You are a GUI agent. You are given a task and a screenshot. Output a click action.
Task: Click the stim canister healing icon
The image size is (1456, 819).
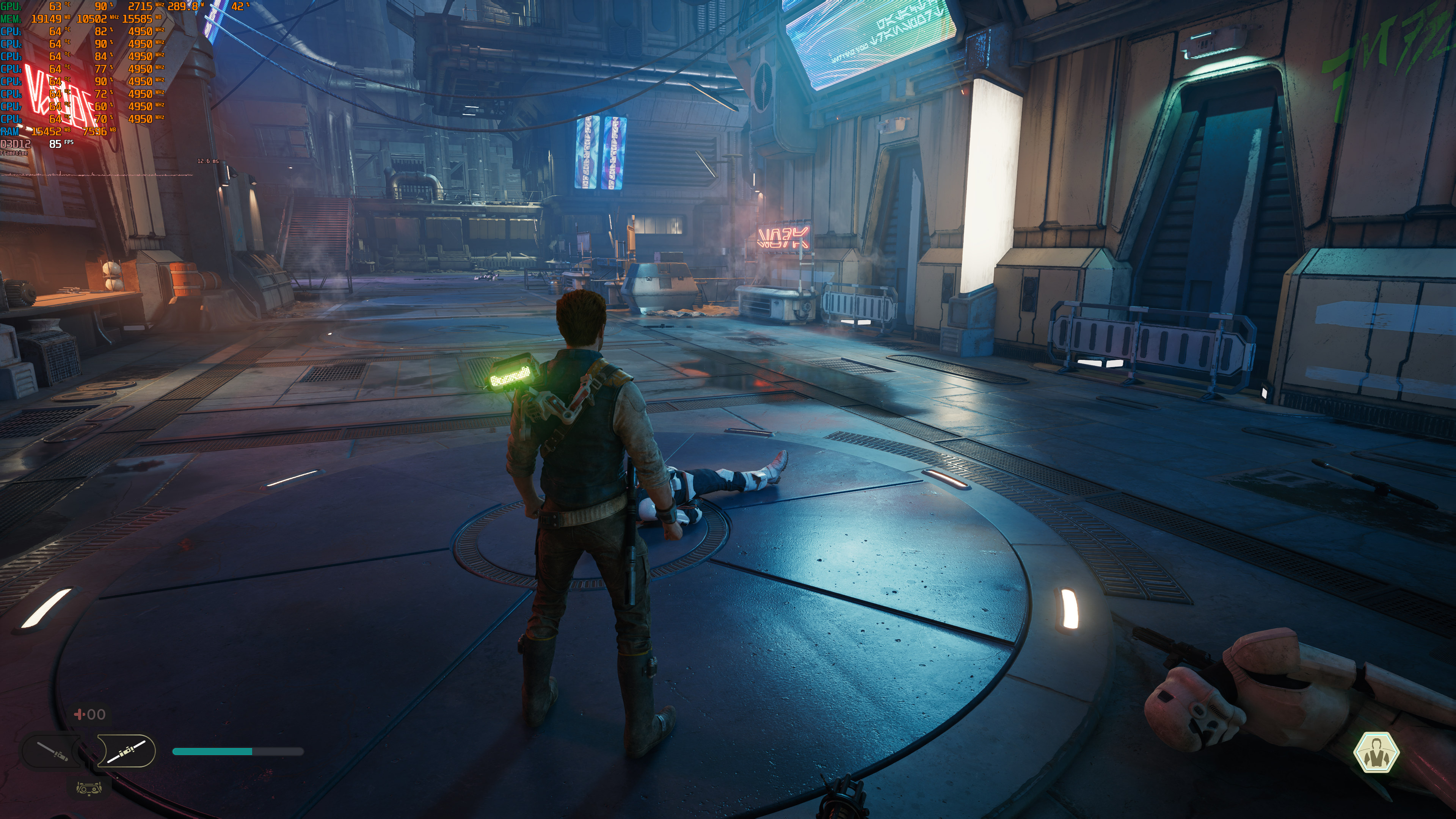tap(79, 714)
